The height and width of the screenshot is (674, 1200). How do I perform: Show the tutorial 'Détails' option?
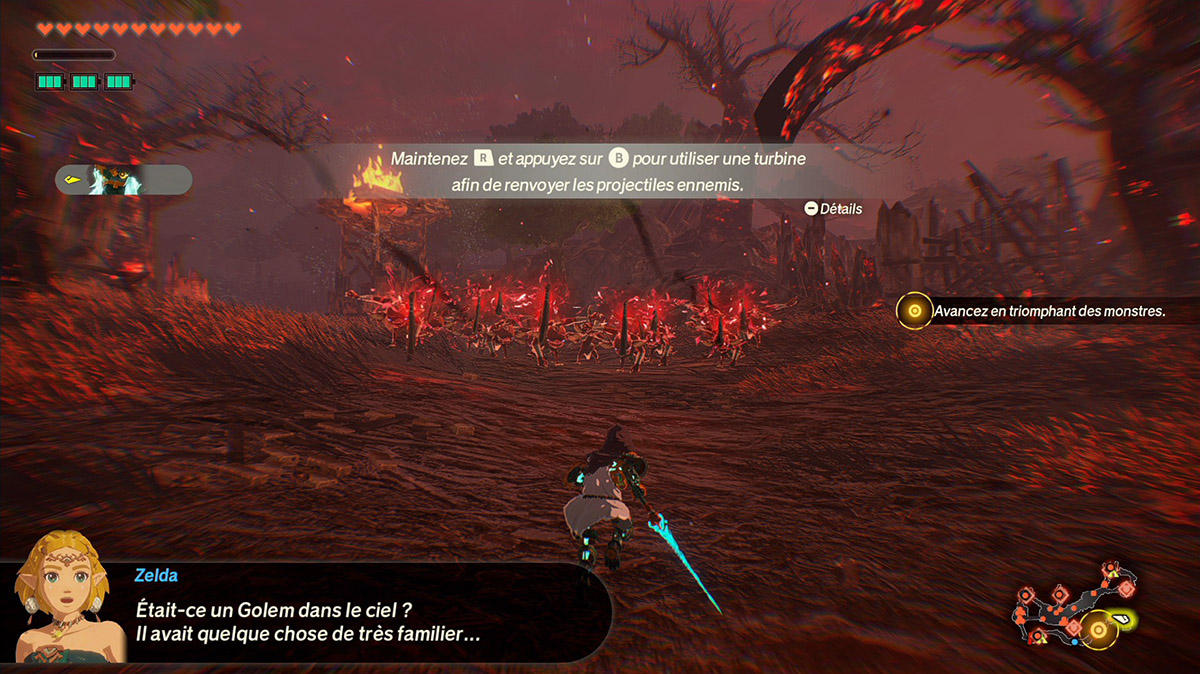(x=833, y=209)
